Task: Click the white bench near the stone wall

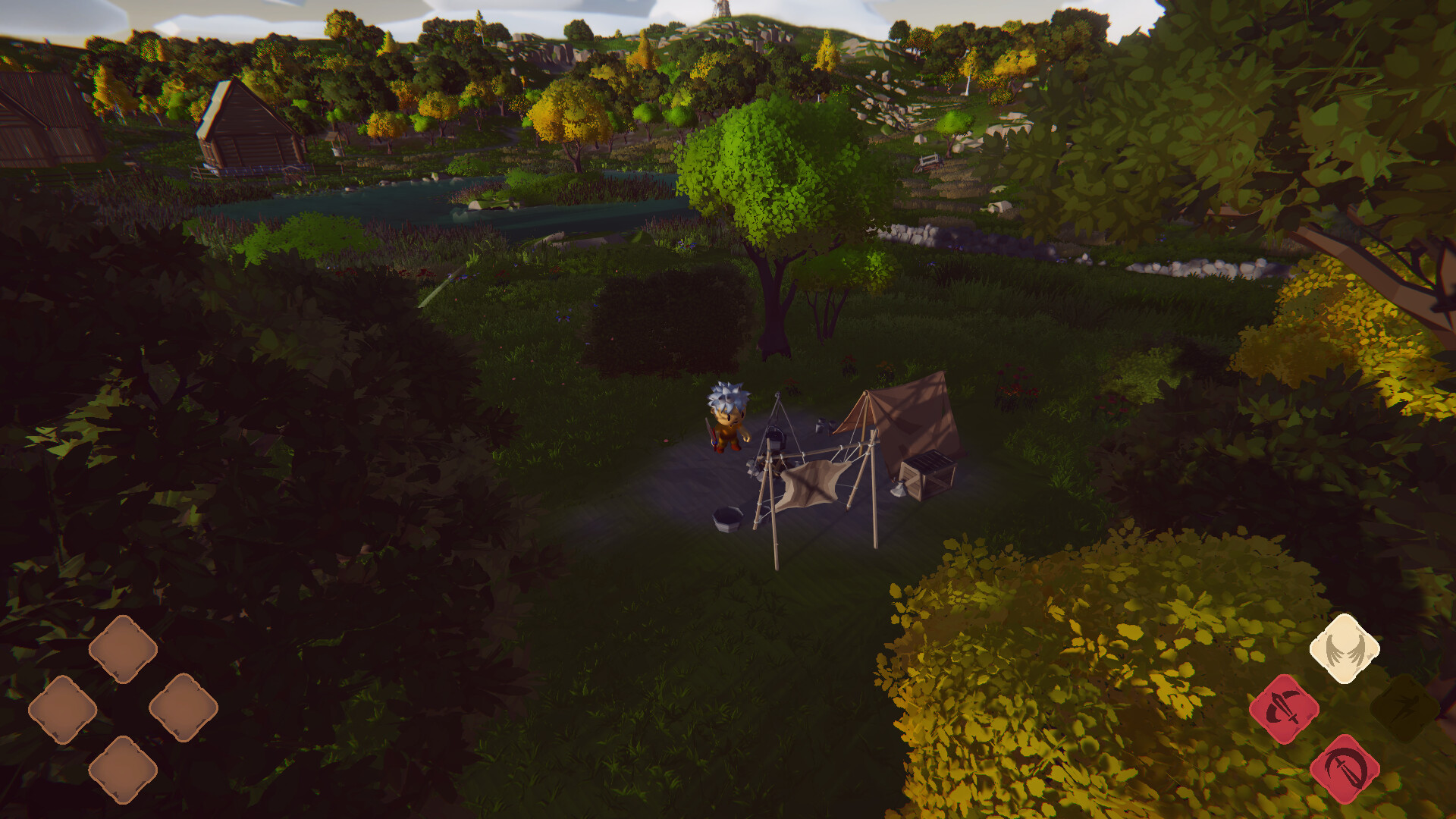Action: click(929, 161)
